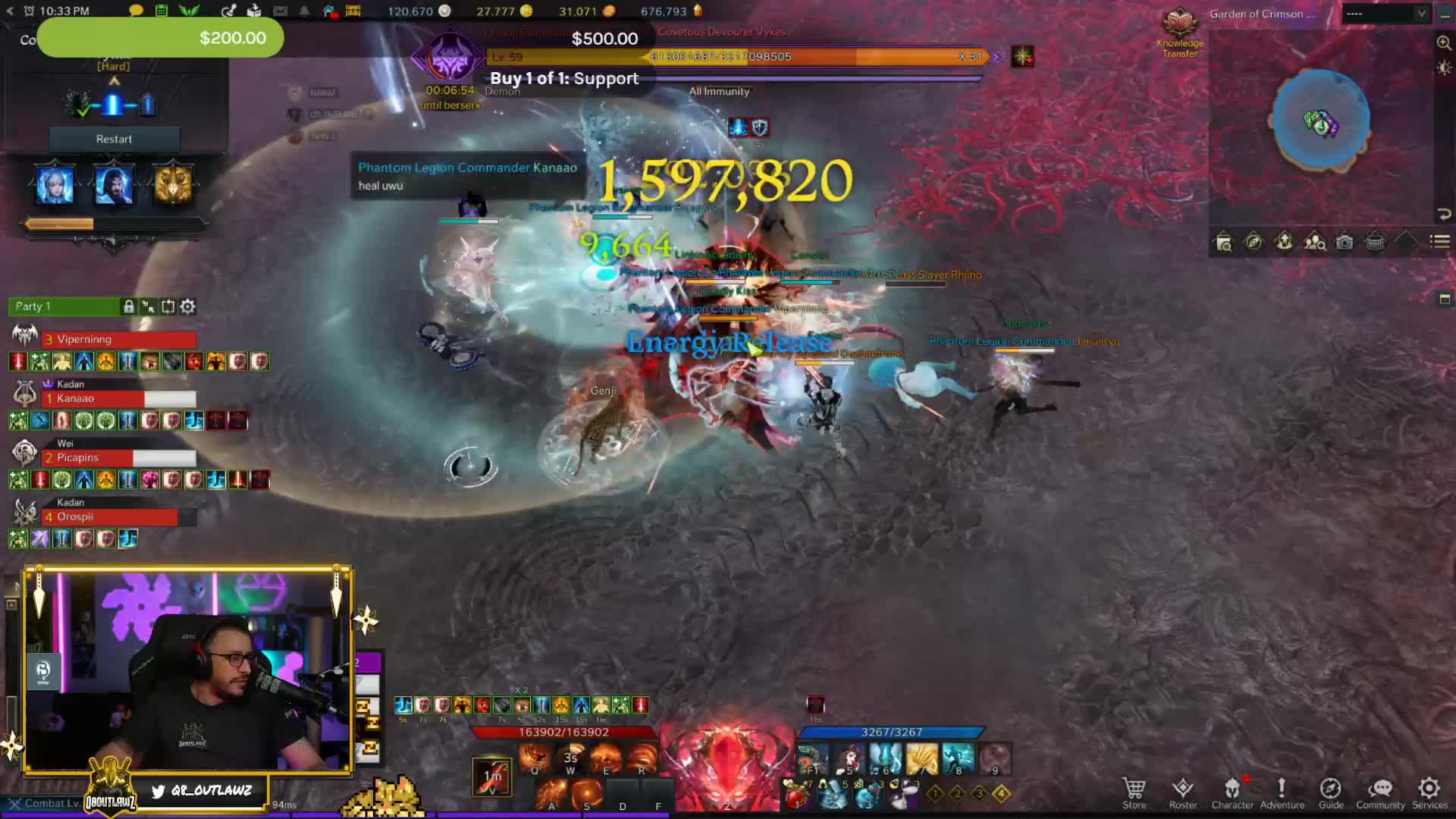
Task: Click the camera screenshot icon
Action: point(1345,242)
